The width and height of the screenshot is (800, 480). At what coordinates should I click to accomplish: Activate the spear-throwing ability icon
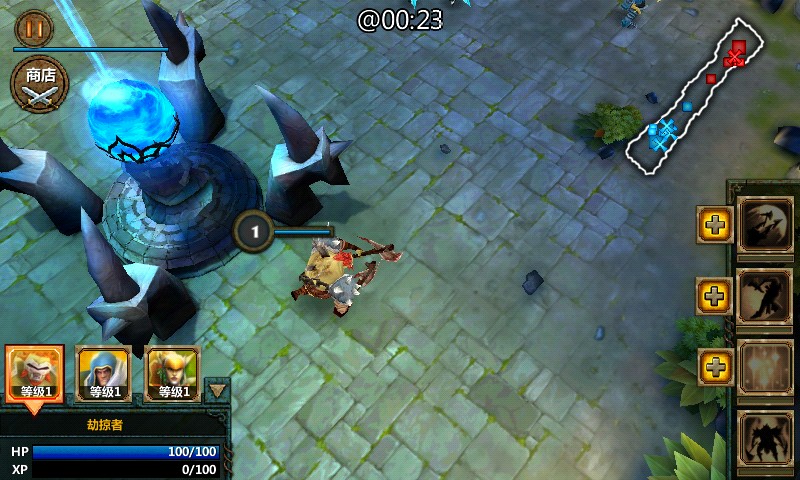click(765, 224)
